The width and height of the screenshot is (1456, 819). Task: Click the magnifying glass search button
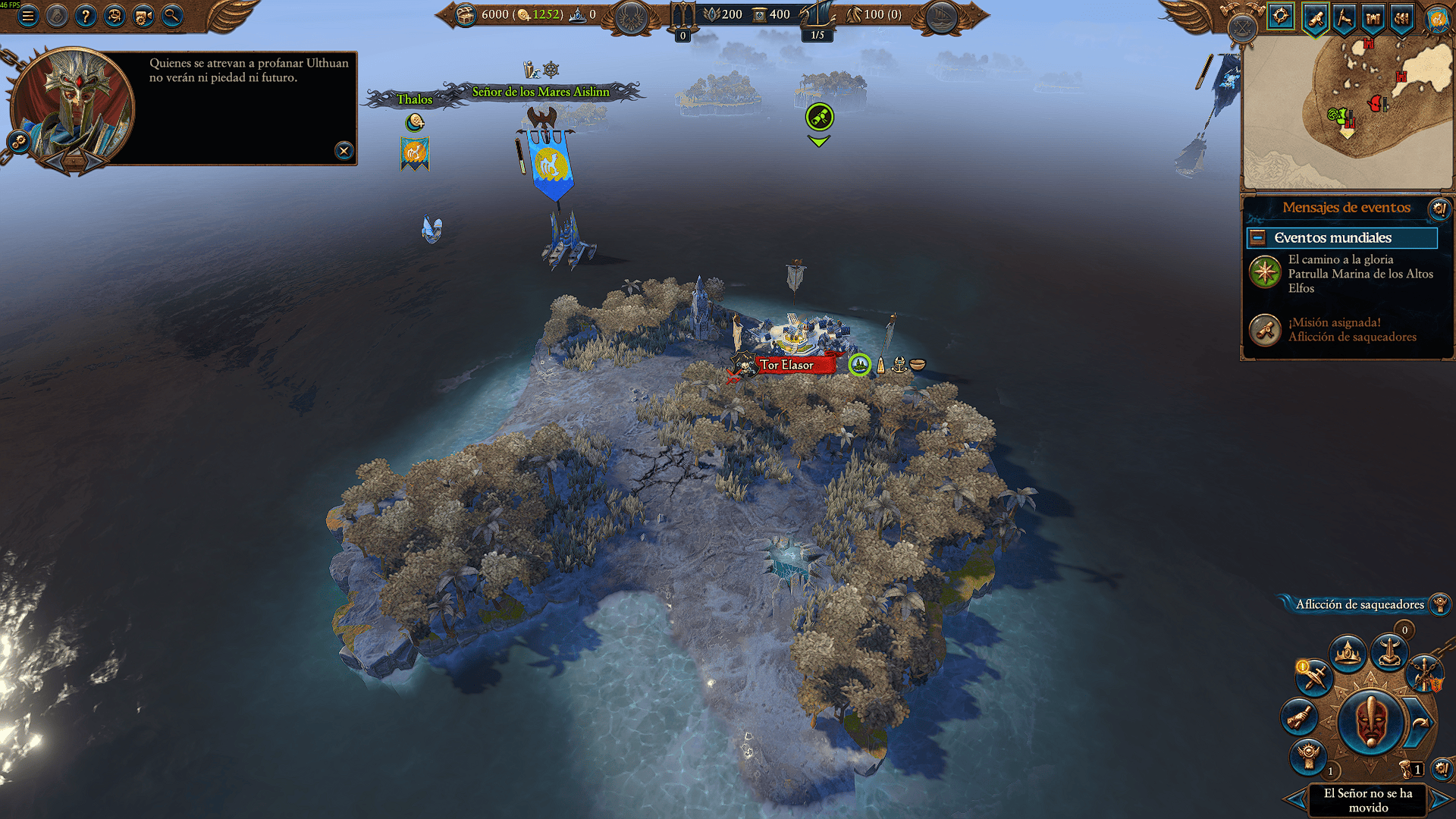(x=172, y=15)
